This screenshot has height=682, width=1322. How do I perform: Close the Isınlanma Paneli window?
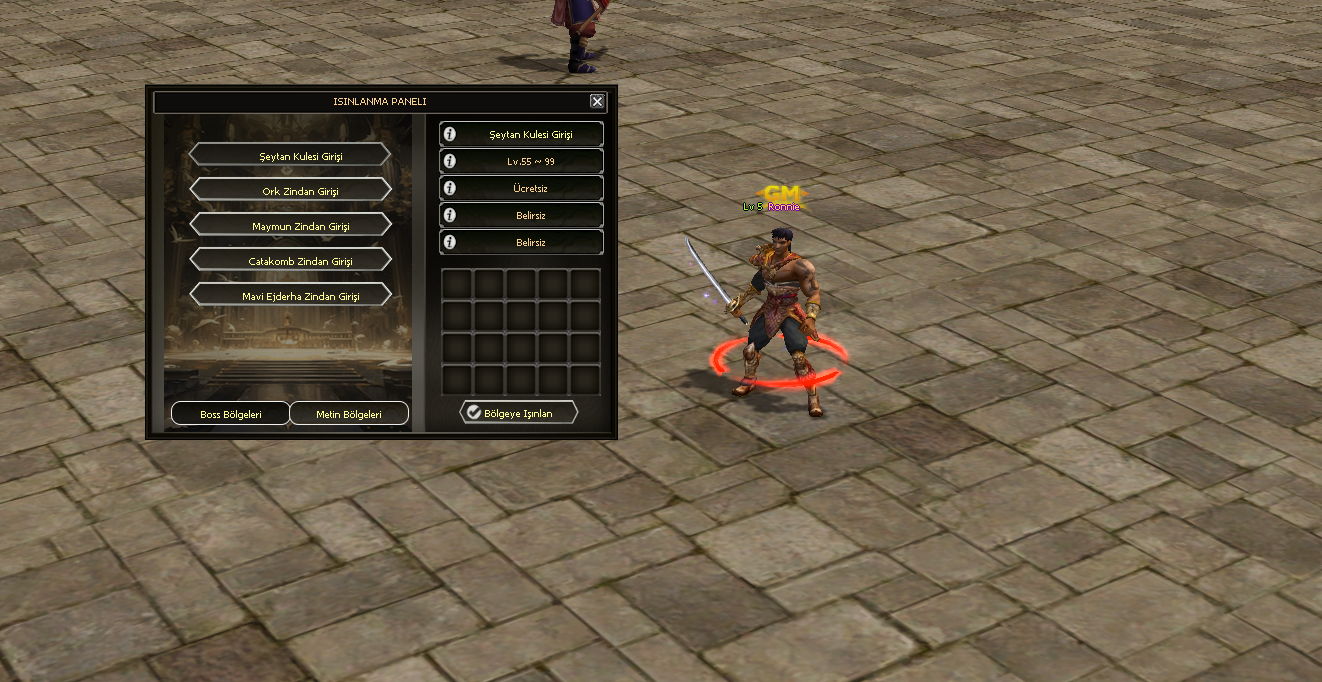[x=597, y=101]
